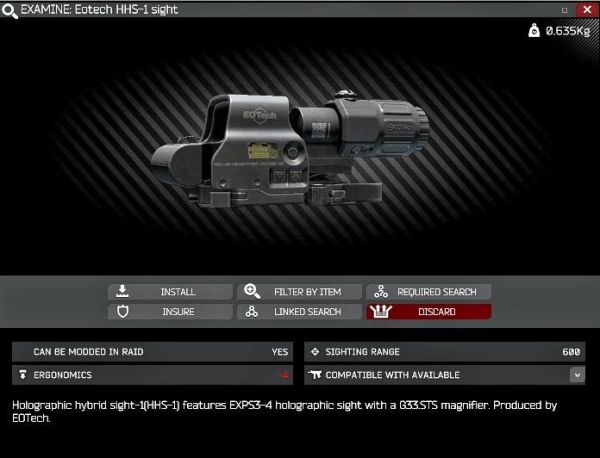The width and height of the screenshot is (600, 458).
Task: Close the Examine window
Action: (x=586, y=10)
